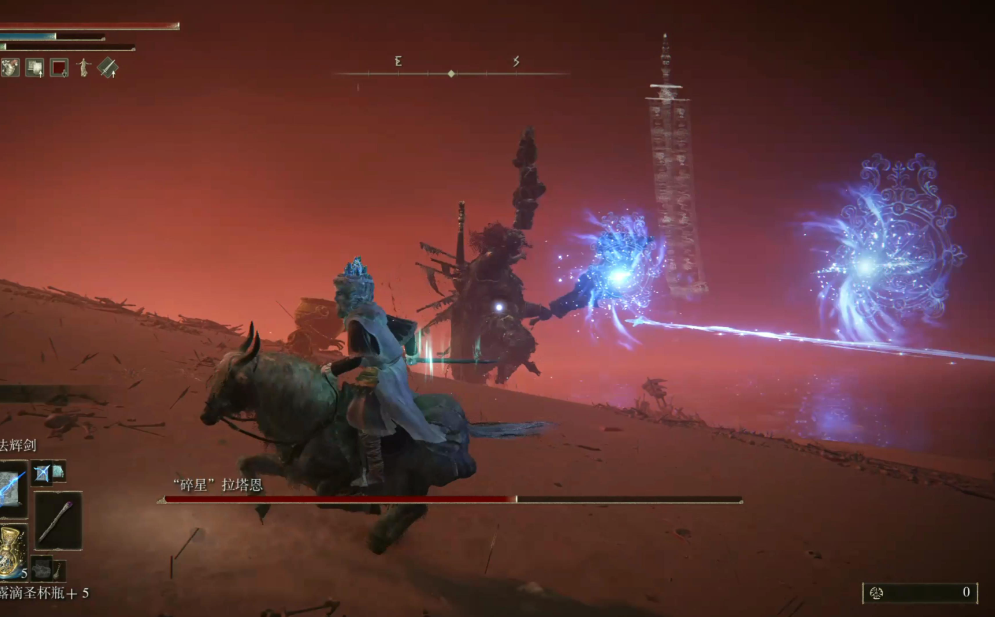Screen dimensions: 995x617
Task: Inspect the sword attack-up buff icon
Action: [x=108, y=68]
